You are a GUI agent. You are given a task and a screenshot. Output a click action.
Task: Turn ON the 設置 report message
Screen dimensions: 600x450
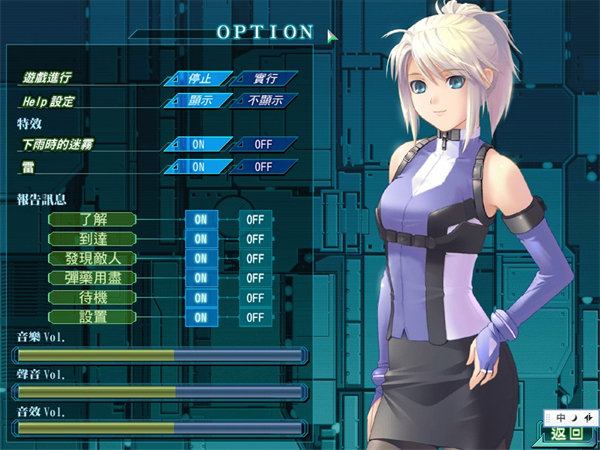click(201, 317)
